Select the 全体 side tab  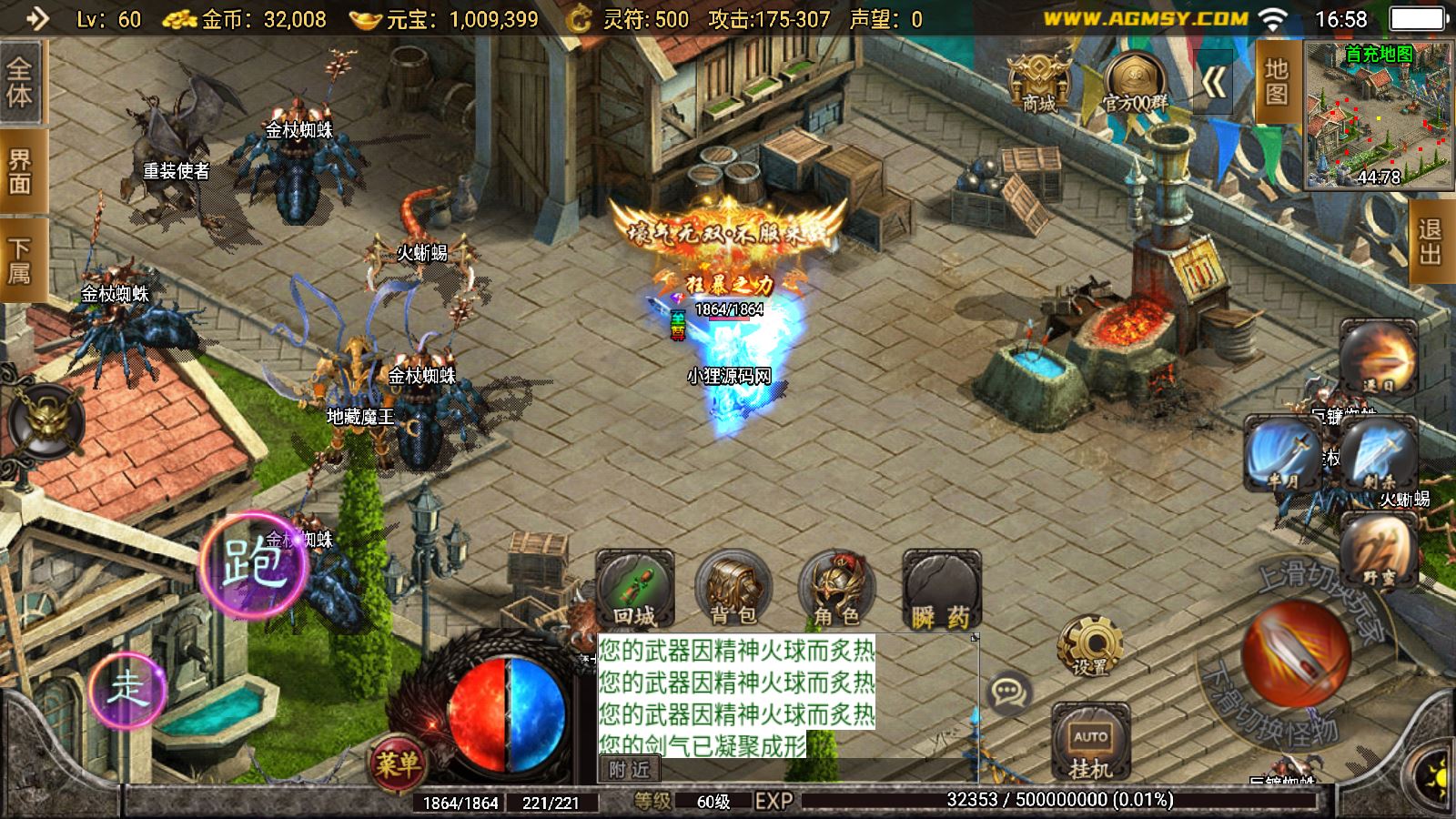pos(19,84)
